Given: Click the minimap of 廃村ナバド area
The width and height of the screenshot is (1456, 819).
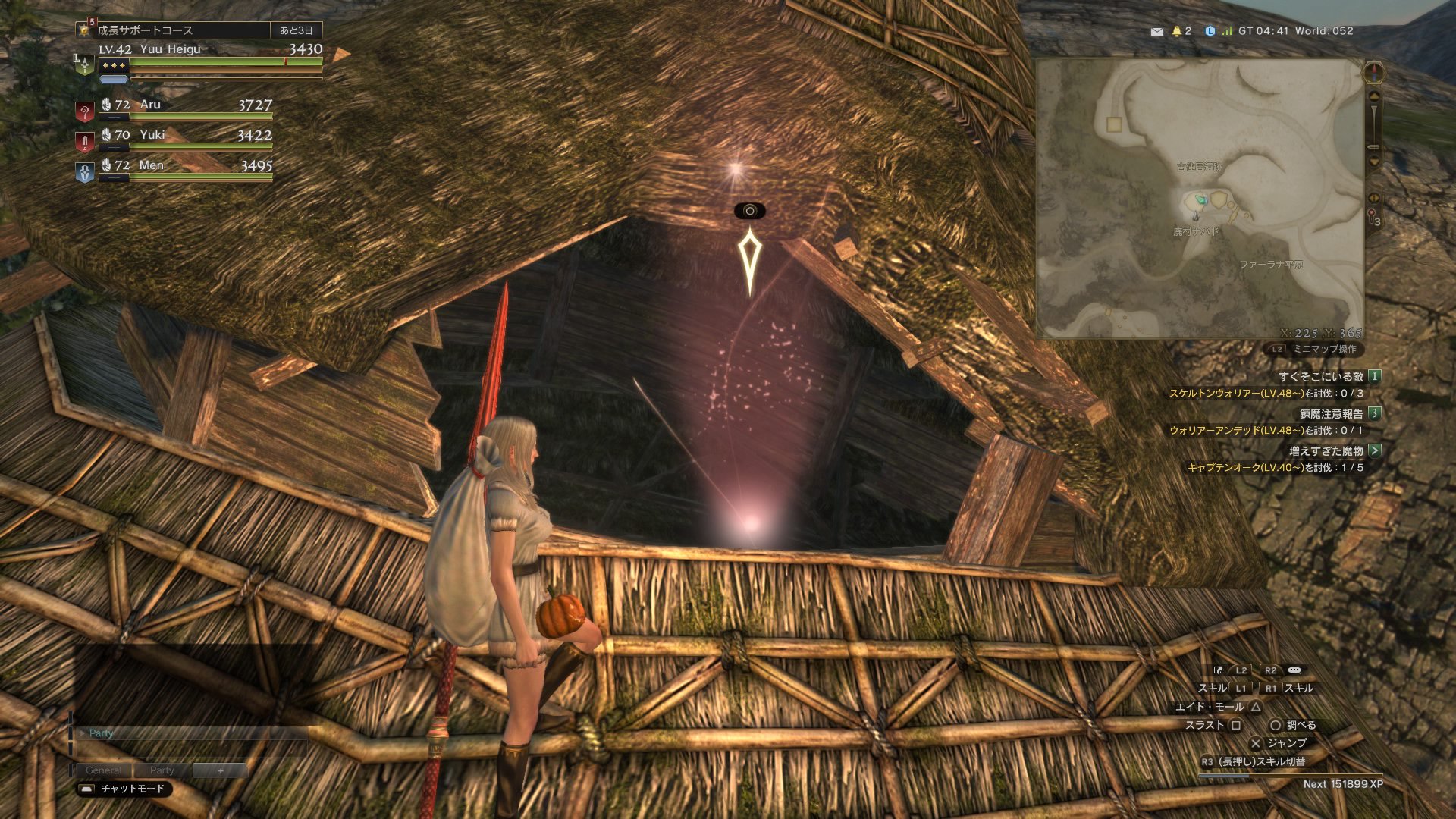Looking at the screenshot, I should coord(1200,199).
